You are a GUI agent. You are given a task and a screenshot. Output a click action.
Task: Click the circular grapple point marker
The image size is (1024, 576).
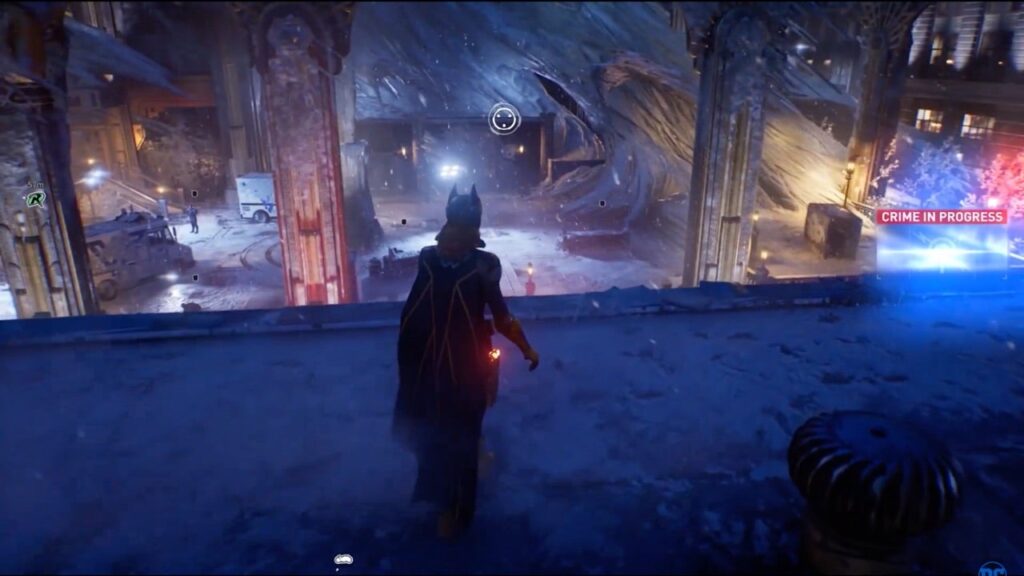coord(504,120)
